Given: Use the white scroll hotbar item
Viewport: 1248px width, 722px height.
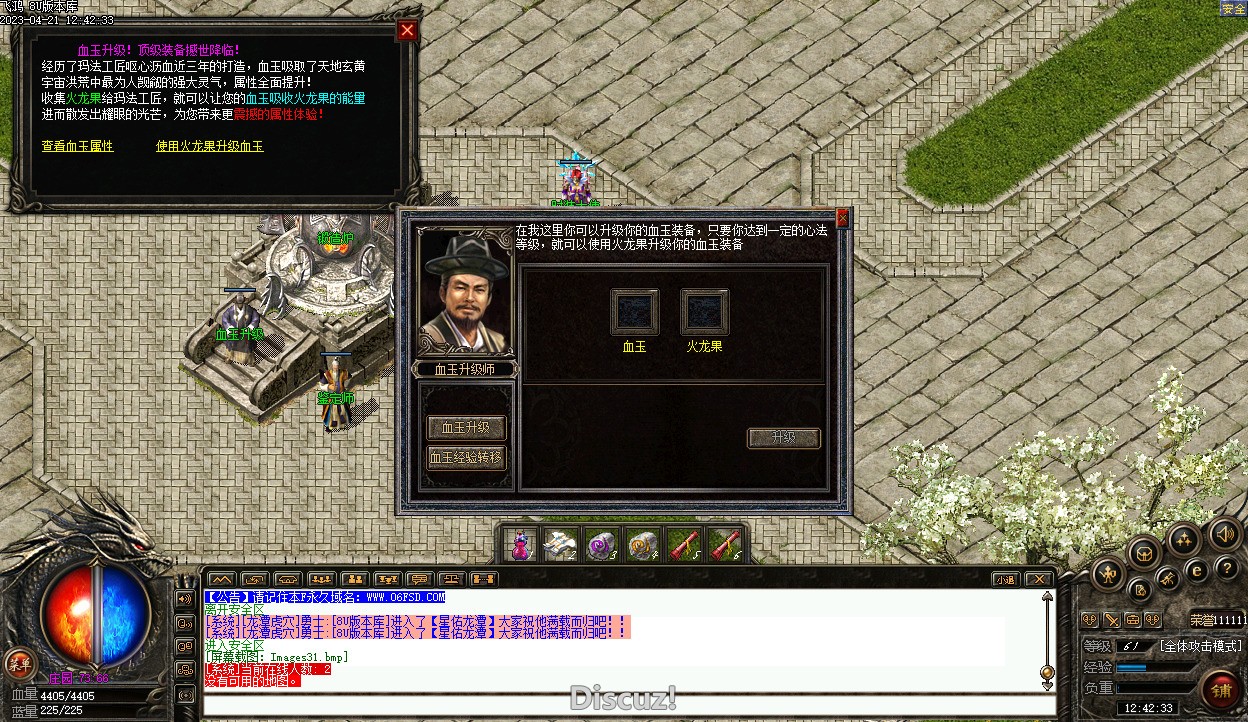Looking at the screenshot, I should tap(559, 545).
